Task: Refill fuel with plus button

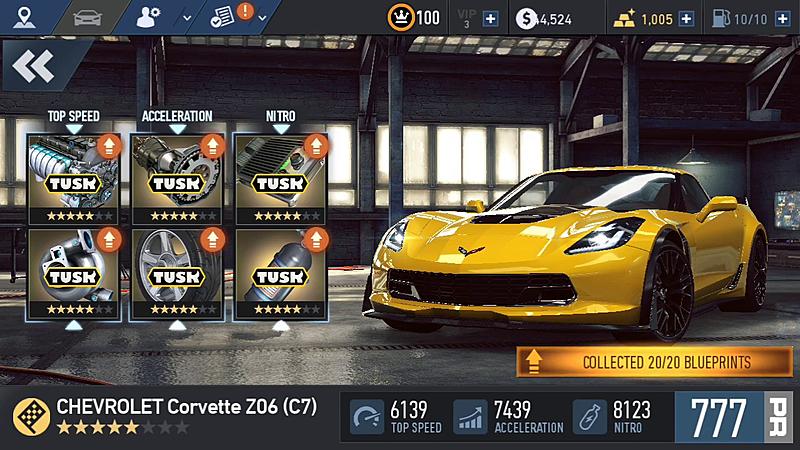Action: point(781,18)
